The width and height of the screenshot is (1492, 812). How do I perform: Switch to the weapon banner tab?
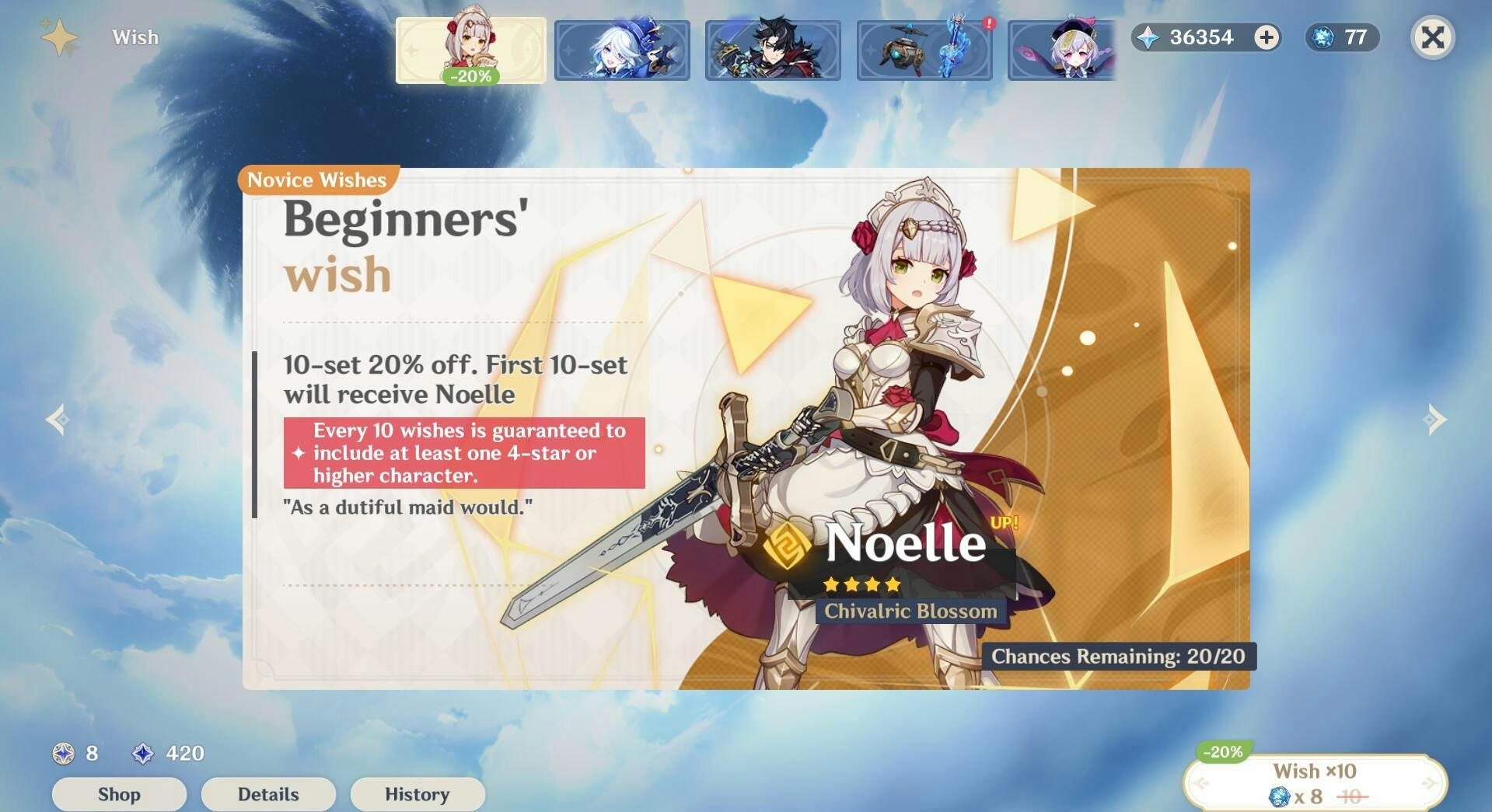(924, 51)
